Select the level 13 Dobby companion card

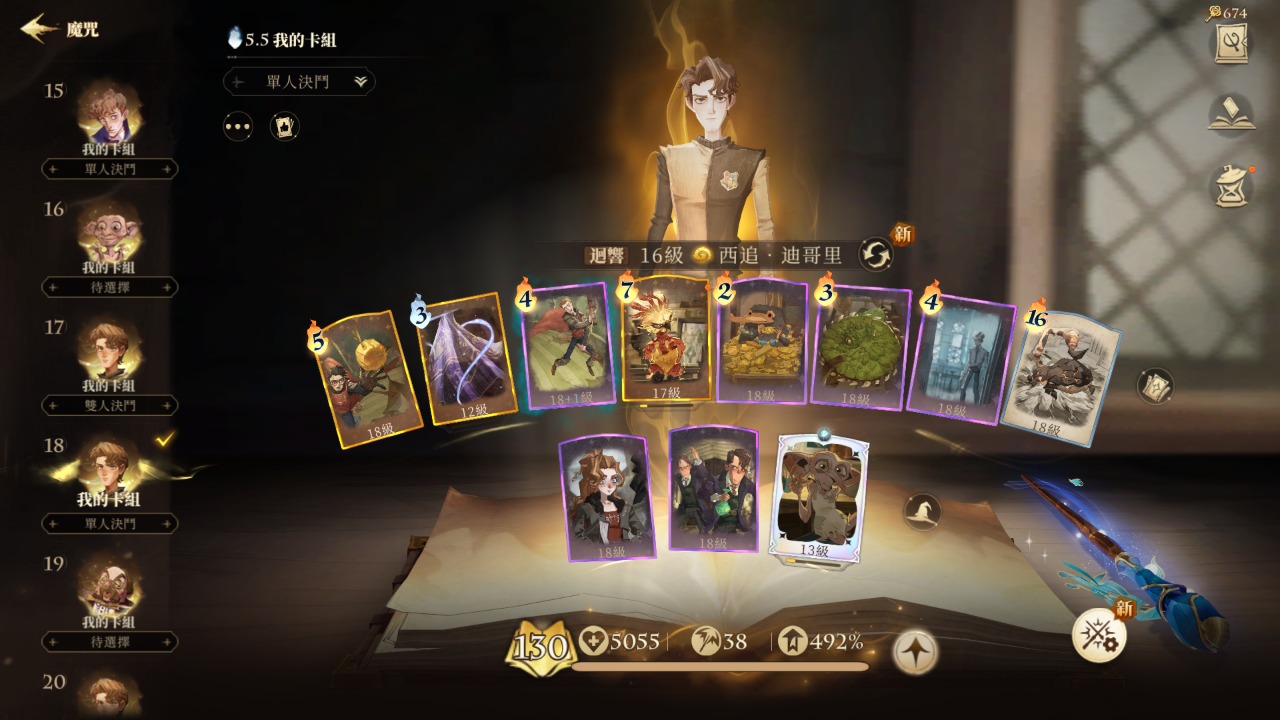pyautogui.click(x=818, y=497)
